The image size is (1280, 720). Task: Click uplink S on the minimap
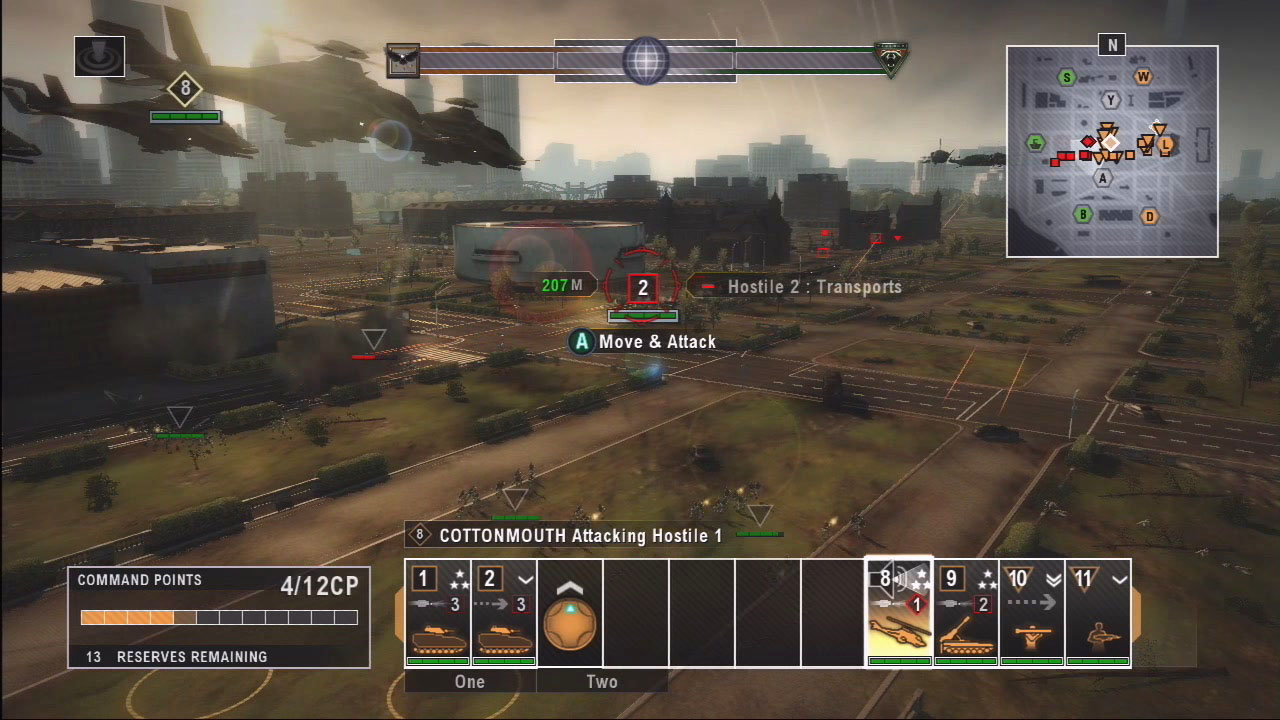pyautogui.click(x=1067, y=77)
